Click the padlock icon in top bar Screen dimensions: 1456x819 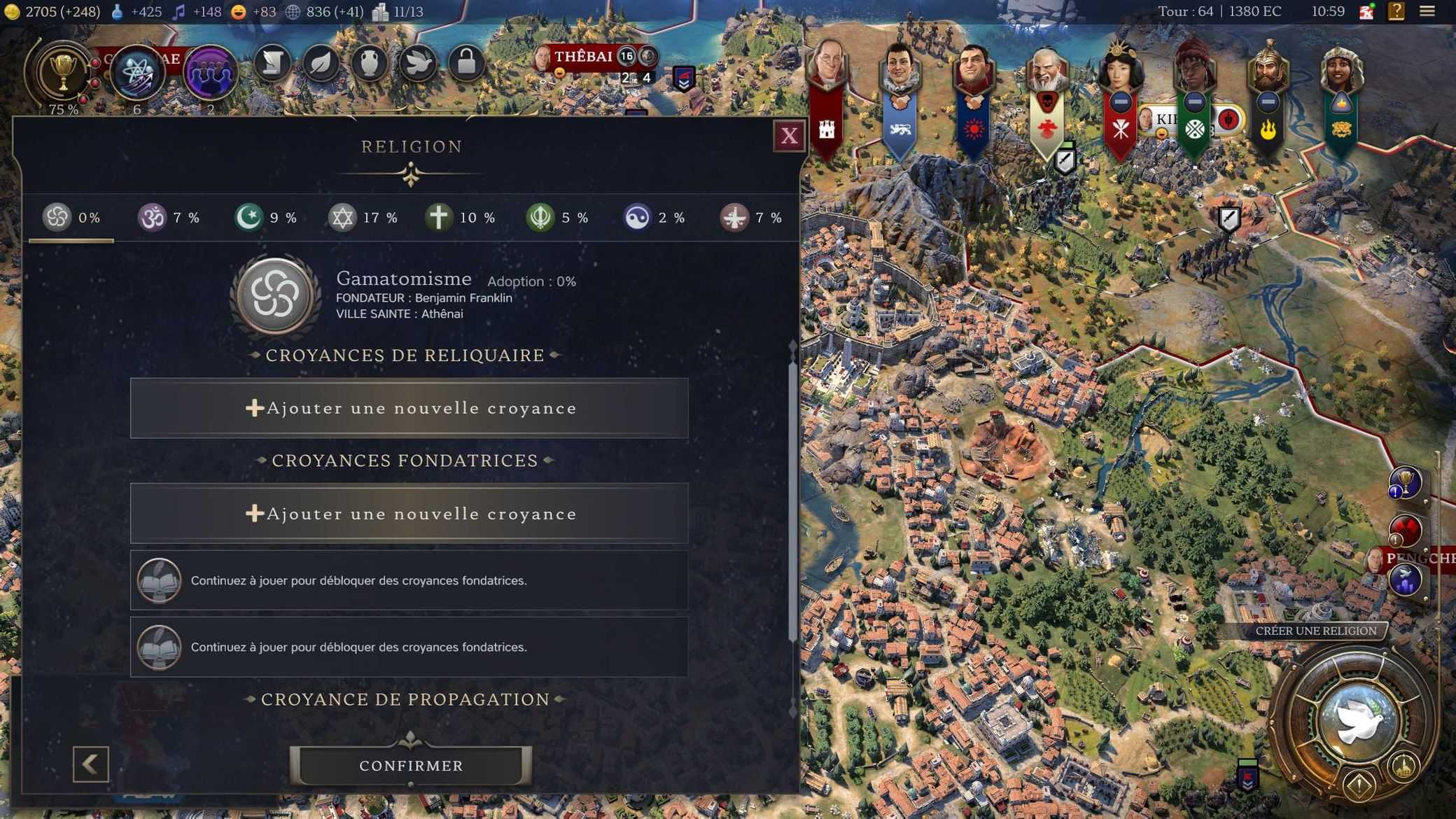(x=466, y=64)
